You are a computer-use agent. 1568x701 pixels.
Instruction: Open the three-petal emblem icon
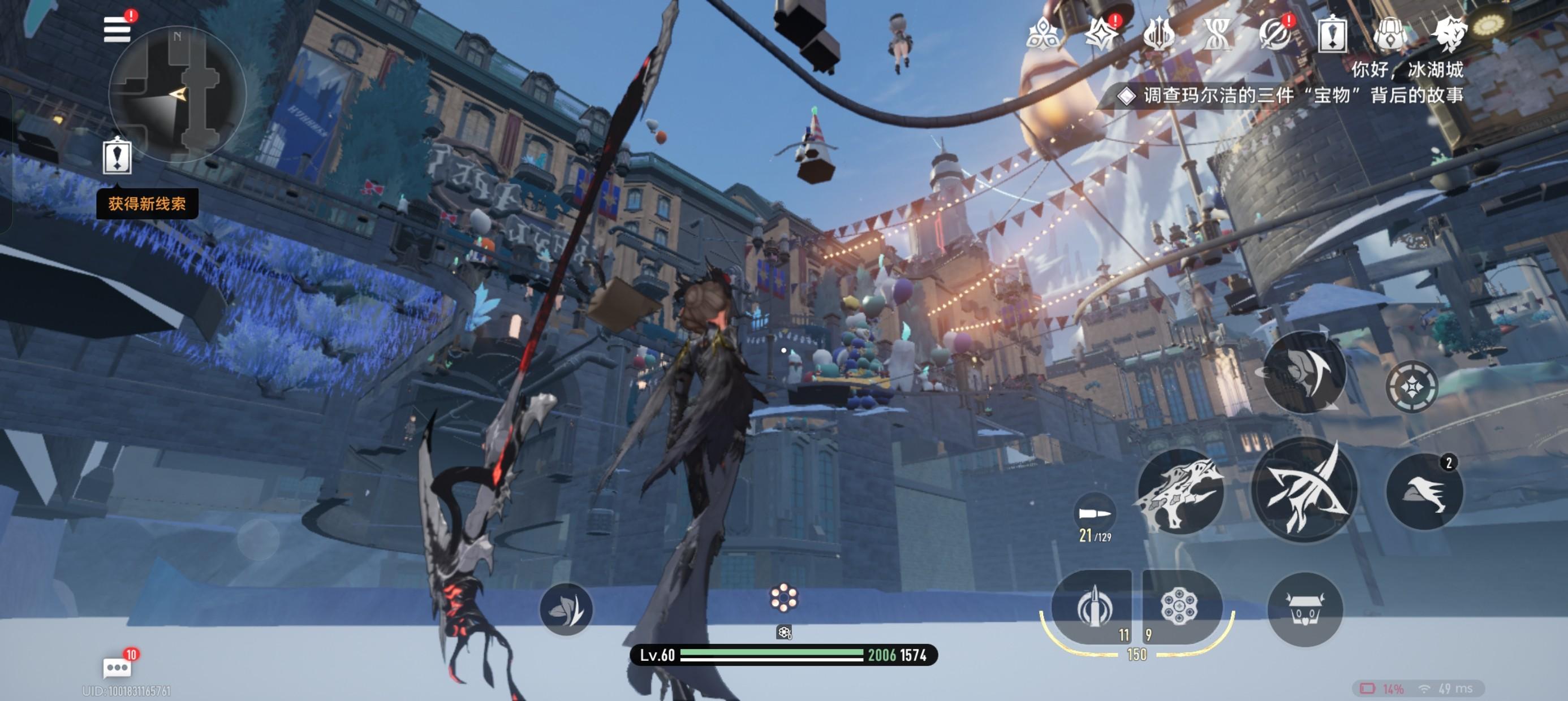pos(1042,34)
